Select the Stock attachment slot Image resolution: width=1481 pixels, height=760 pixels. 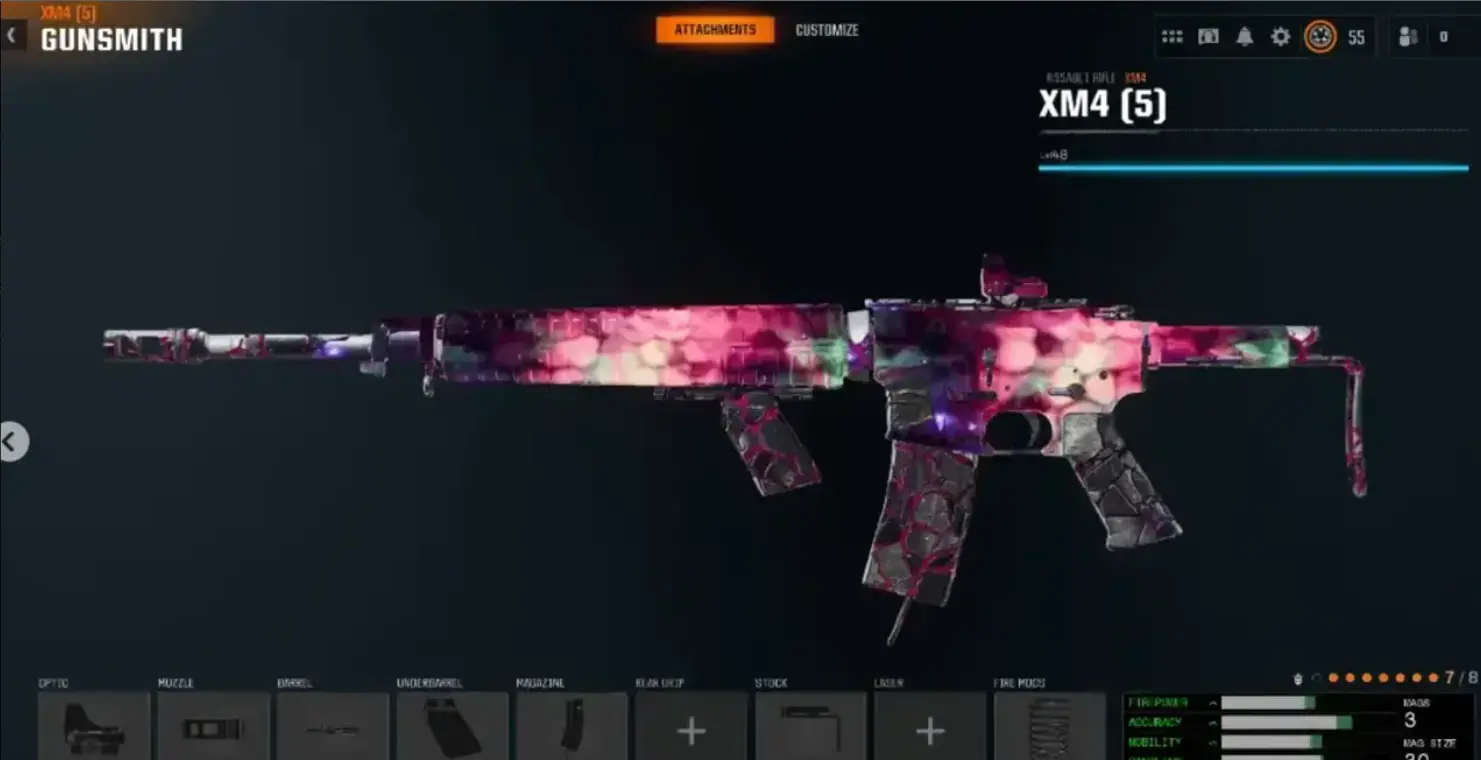click(810, 725)
